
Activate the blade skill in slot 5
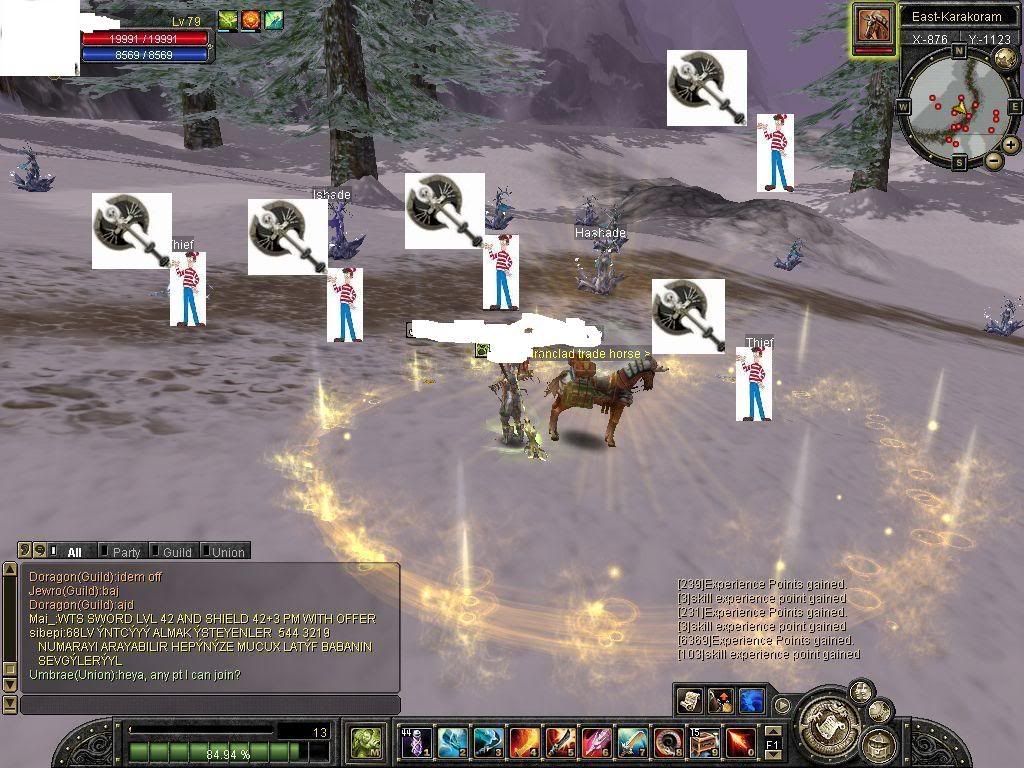tap(561, 742)
